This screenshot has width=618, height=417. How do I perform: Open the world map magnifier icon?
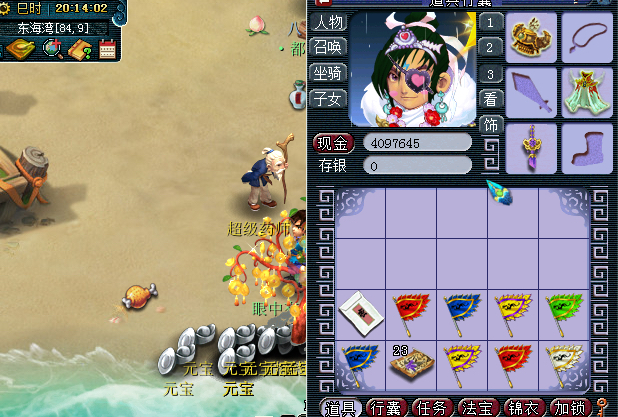click(x=51, y=48)
